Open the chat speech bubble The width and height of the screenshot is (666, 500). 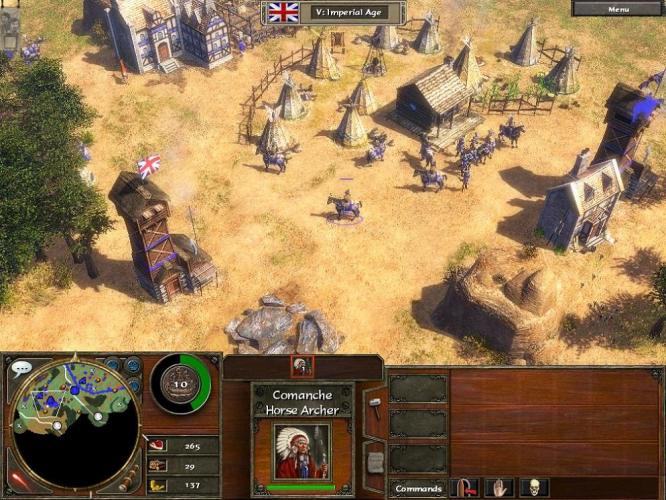click(21, 368)
